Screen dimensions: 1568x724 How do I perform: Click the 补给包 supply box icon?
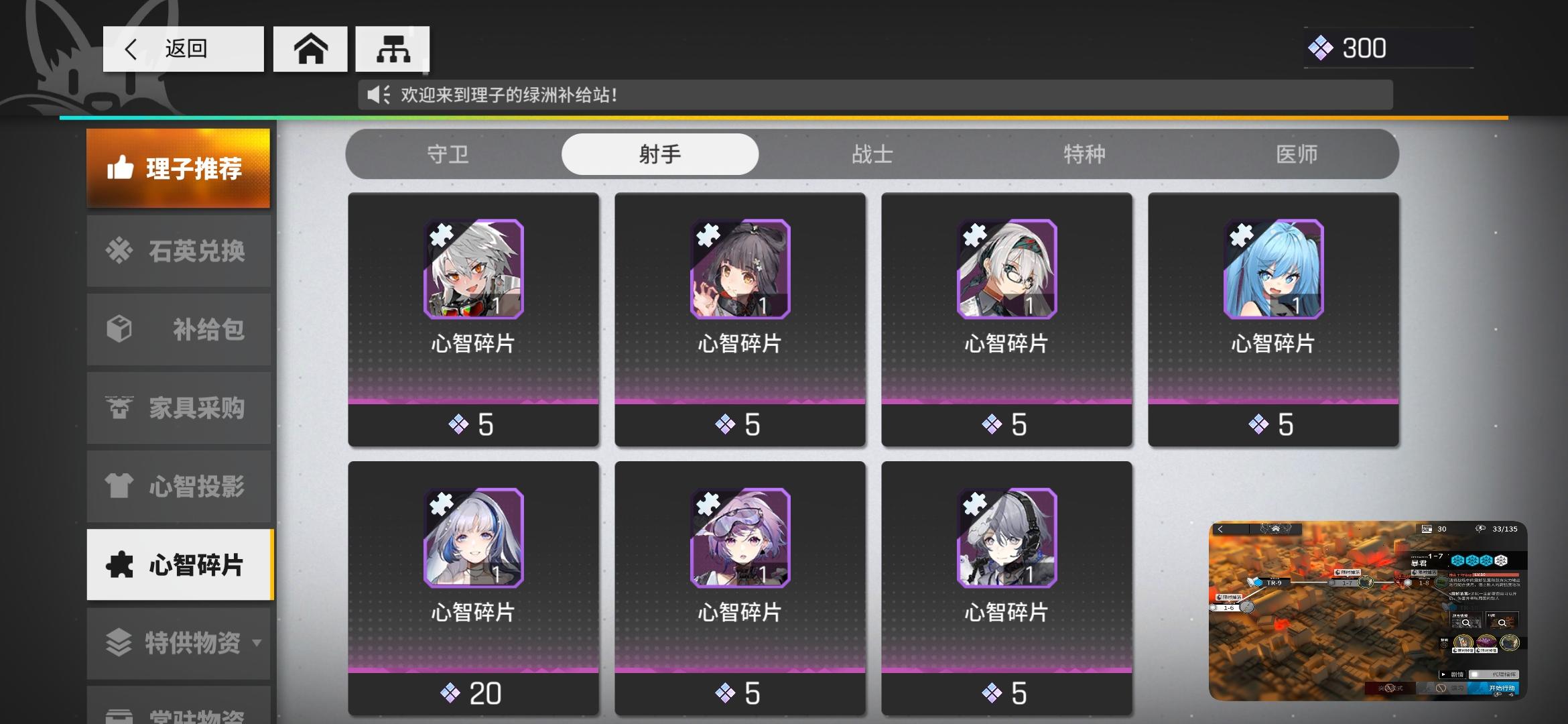coord(119,329)
